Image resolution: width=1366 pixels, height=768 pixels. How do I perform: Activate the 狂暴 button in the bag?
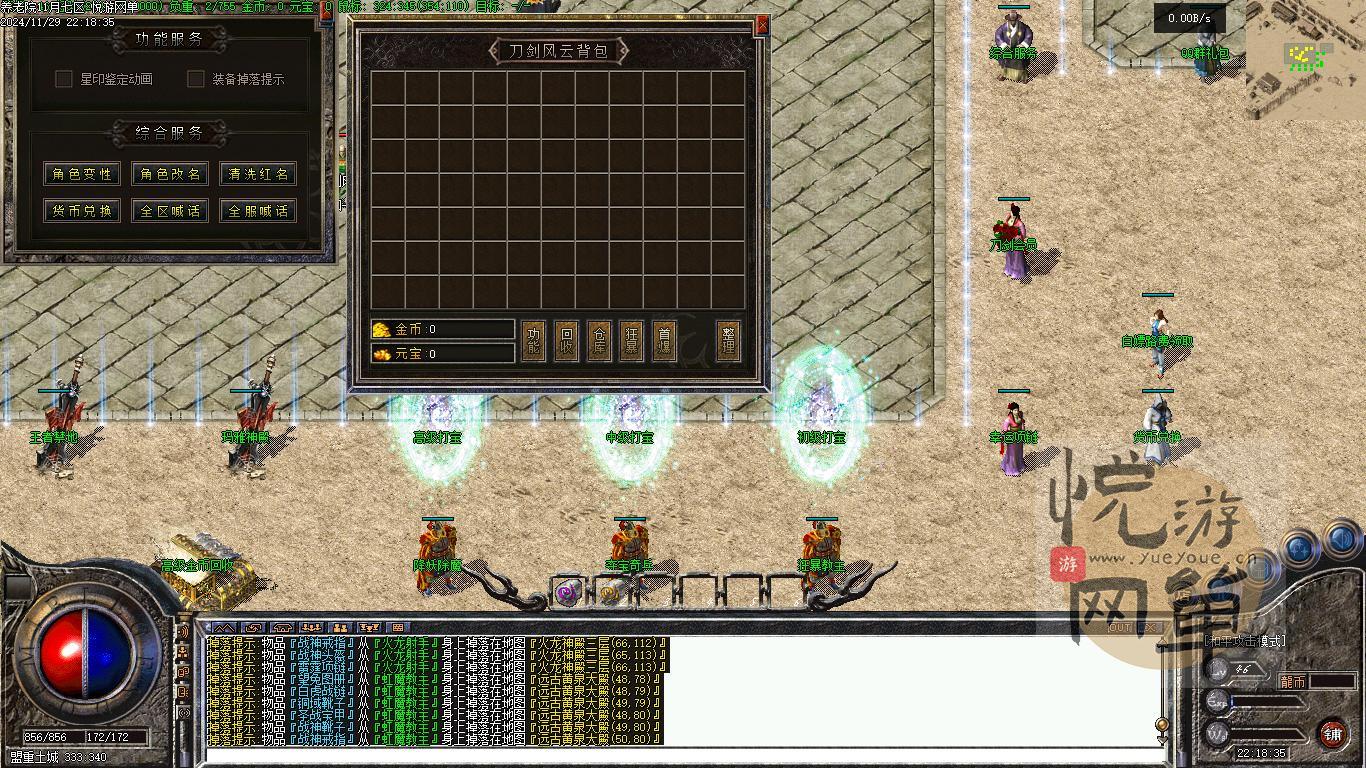632,341
